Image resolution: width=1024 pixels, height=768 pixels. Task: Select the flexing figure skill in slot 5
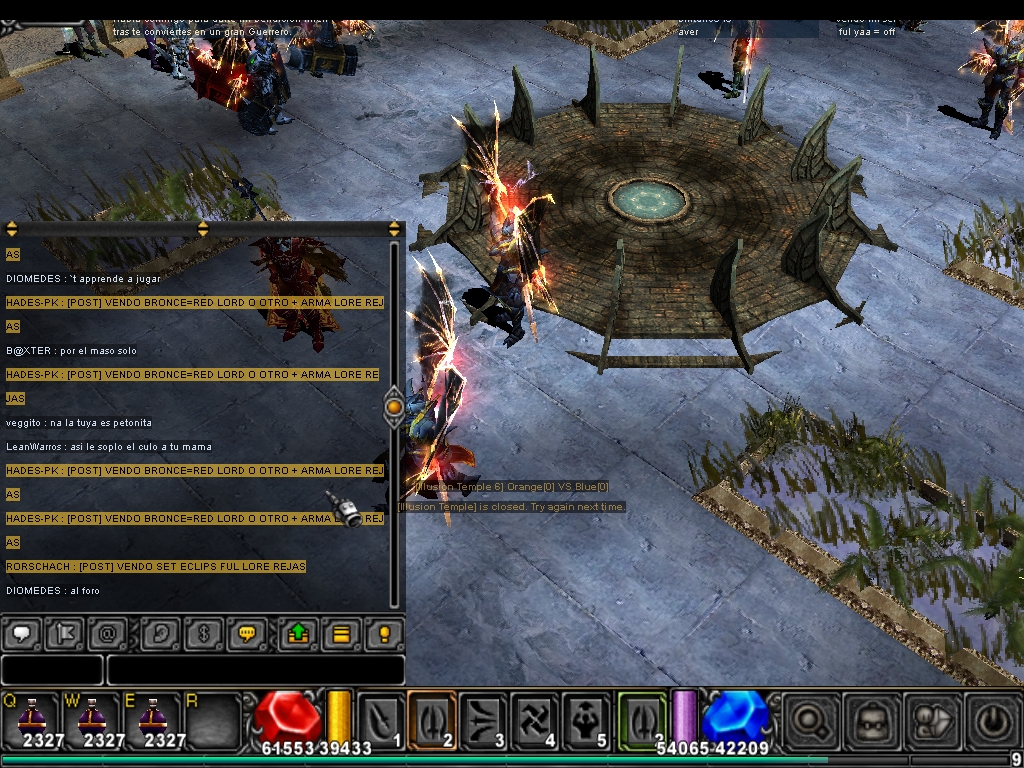tap(587, 720)
